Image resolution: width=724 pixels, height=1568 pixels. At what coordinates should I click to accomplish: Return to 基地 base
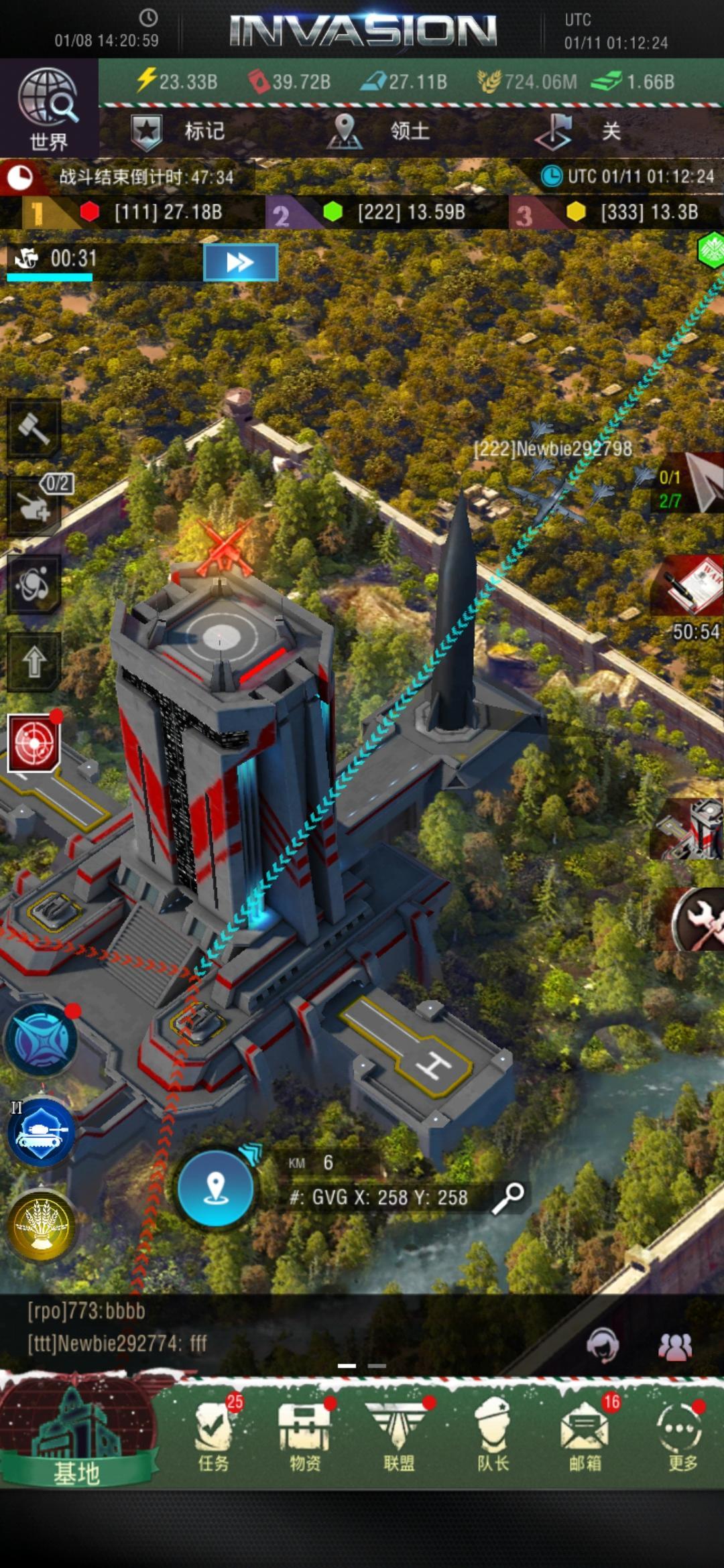[x=77, y=1433]
